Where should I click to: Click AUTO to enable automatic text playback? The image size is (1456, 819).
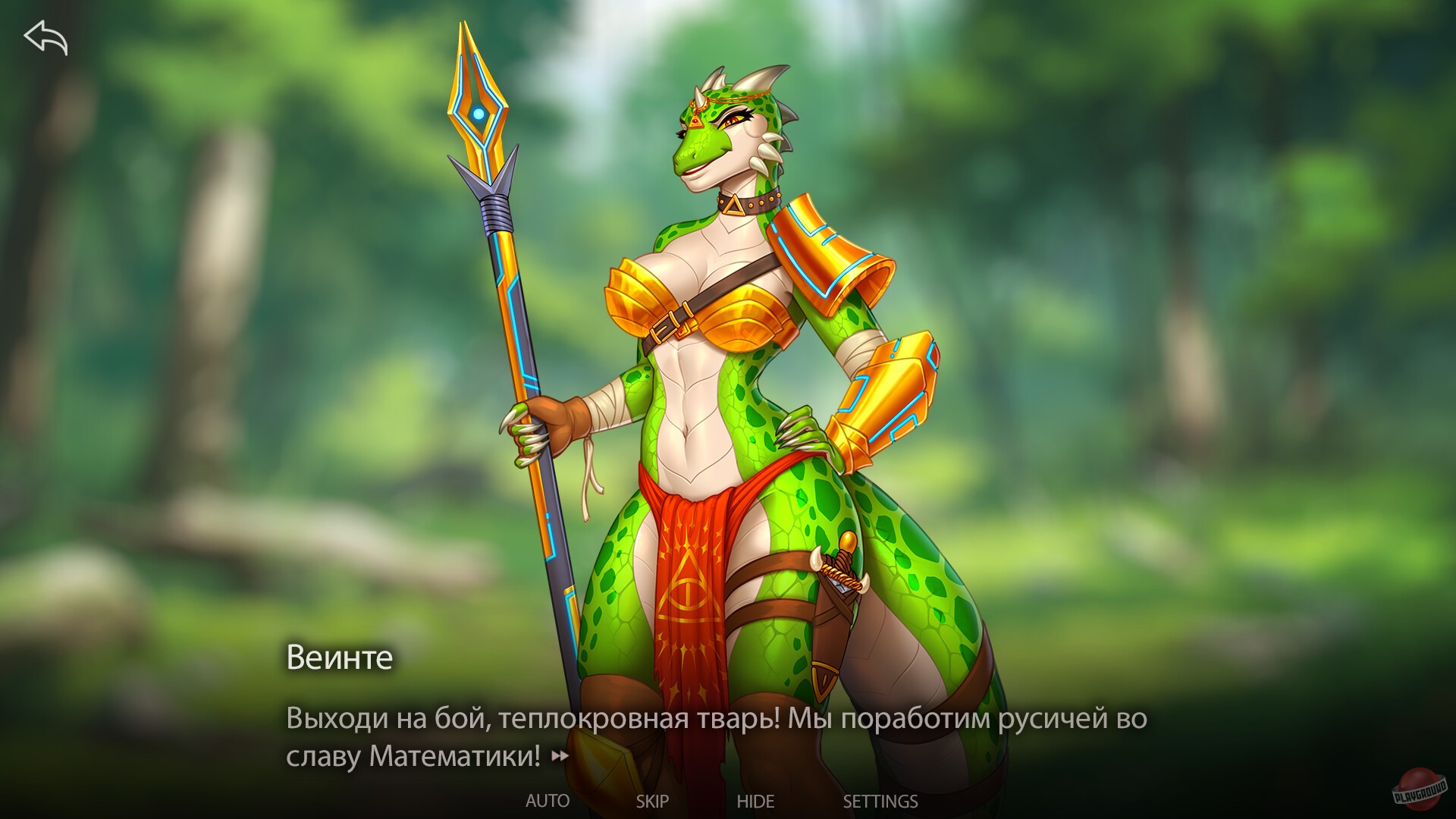[548, 800]
